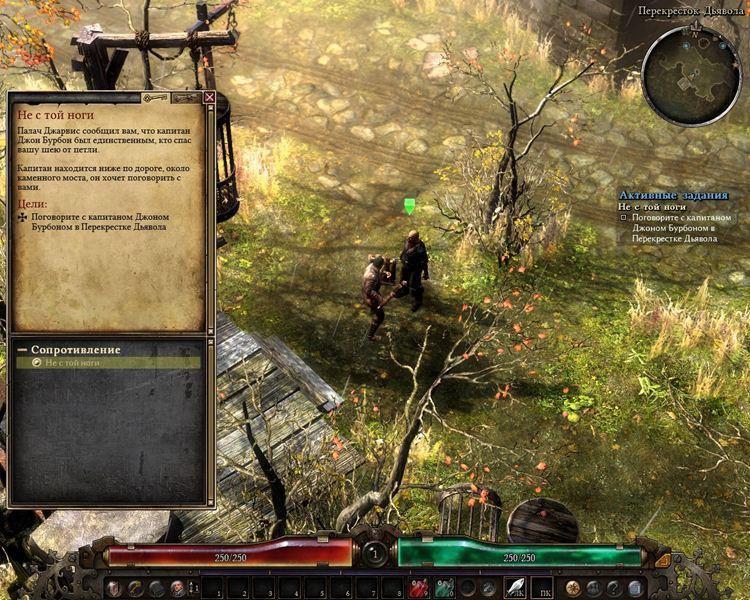
Task: Collapse the "Сопротивление" quest category
Action: pyautogui.click(x=22, y=350)
